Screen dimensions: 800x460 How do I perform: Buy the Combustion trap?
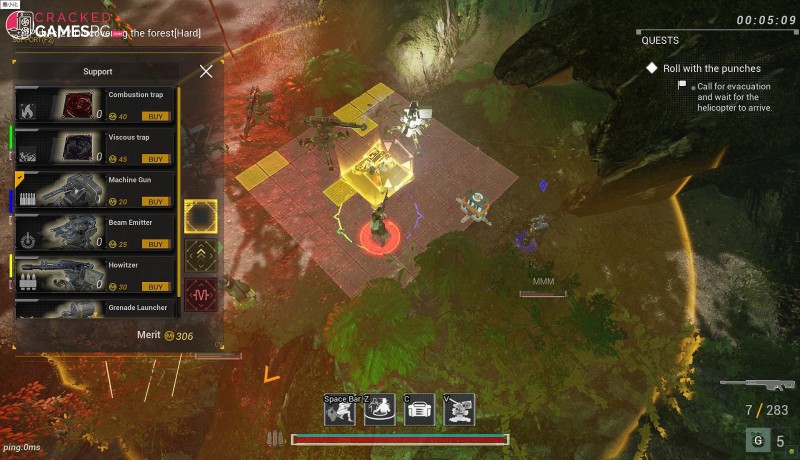pos(156,116)
